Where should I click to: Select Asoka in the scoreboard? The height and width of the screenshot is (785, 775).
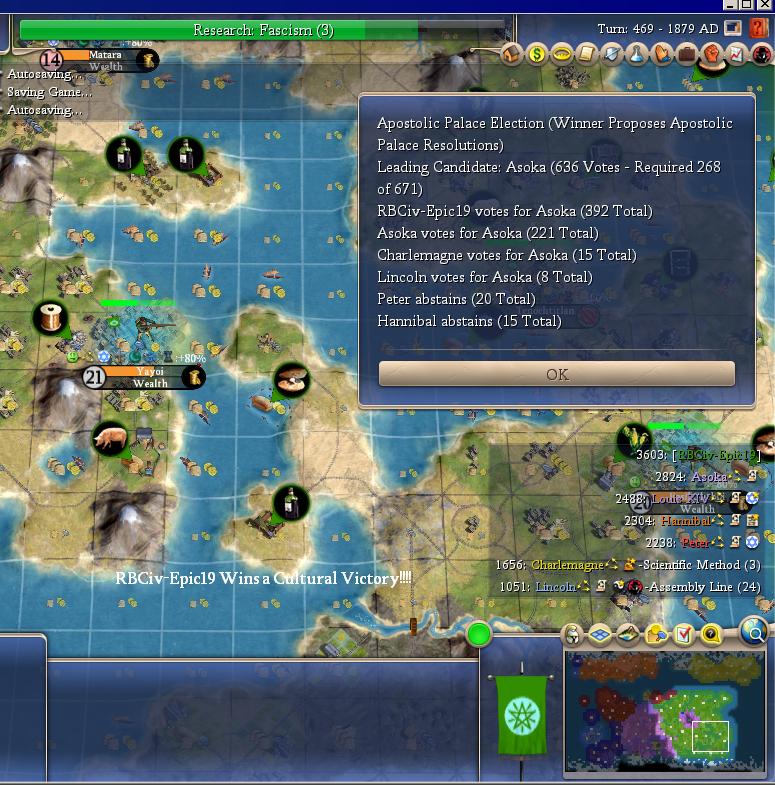tap(709, 477)
